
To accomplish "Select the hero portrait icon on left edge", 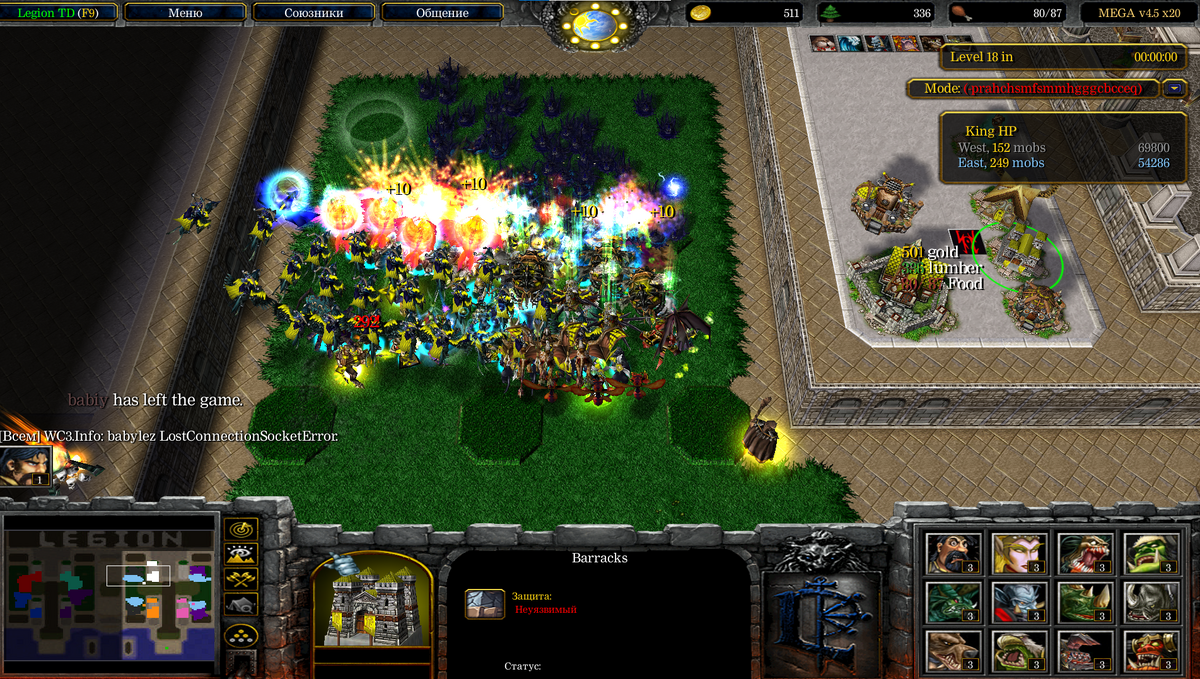I will click(24, 467).
